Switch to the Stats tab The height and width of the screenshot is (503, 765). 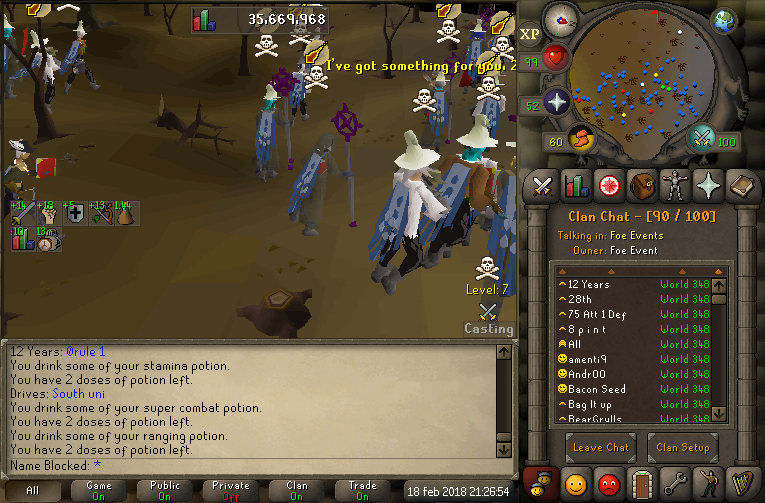576,185
